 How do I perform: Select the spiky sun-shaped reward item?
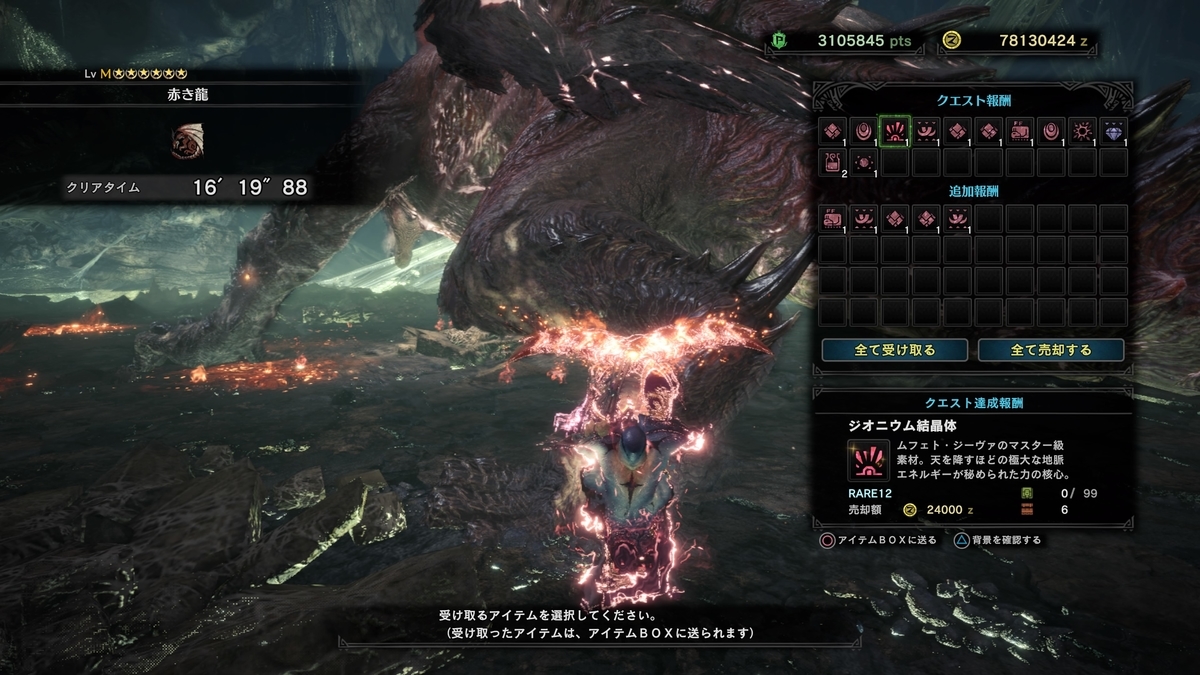pyautogui.click(x=1082, y=131)
